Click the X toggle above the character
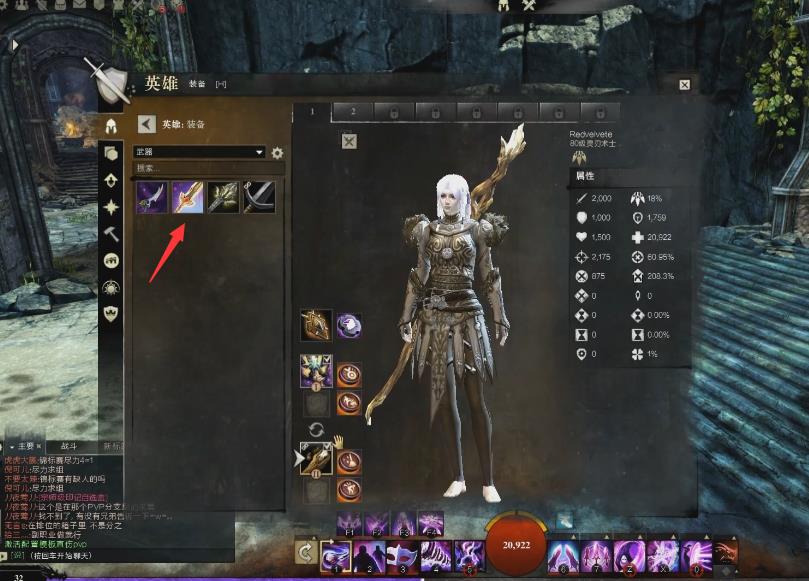809x581 pixels. pyautogui.click(x=349, y=141)
